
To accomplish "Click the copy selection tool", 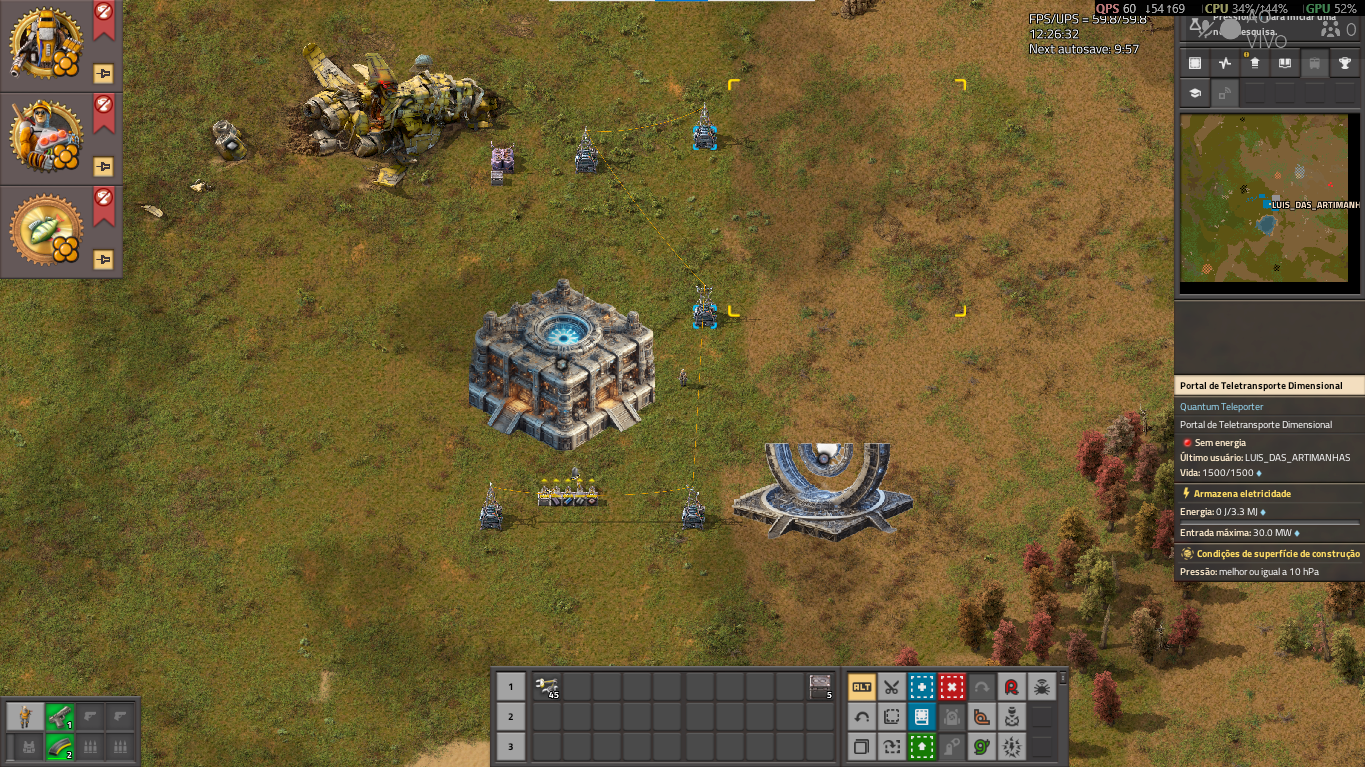I will click(861, 746).
